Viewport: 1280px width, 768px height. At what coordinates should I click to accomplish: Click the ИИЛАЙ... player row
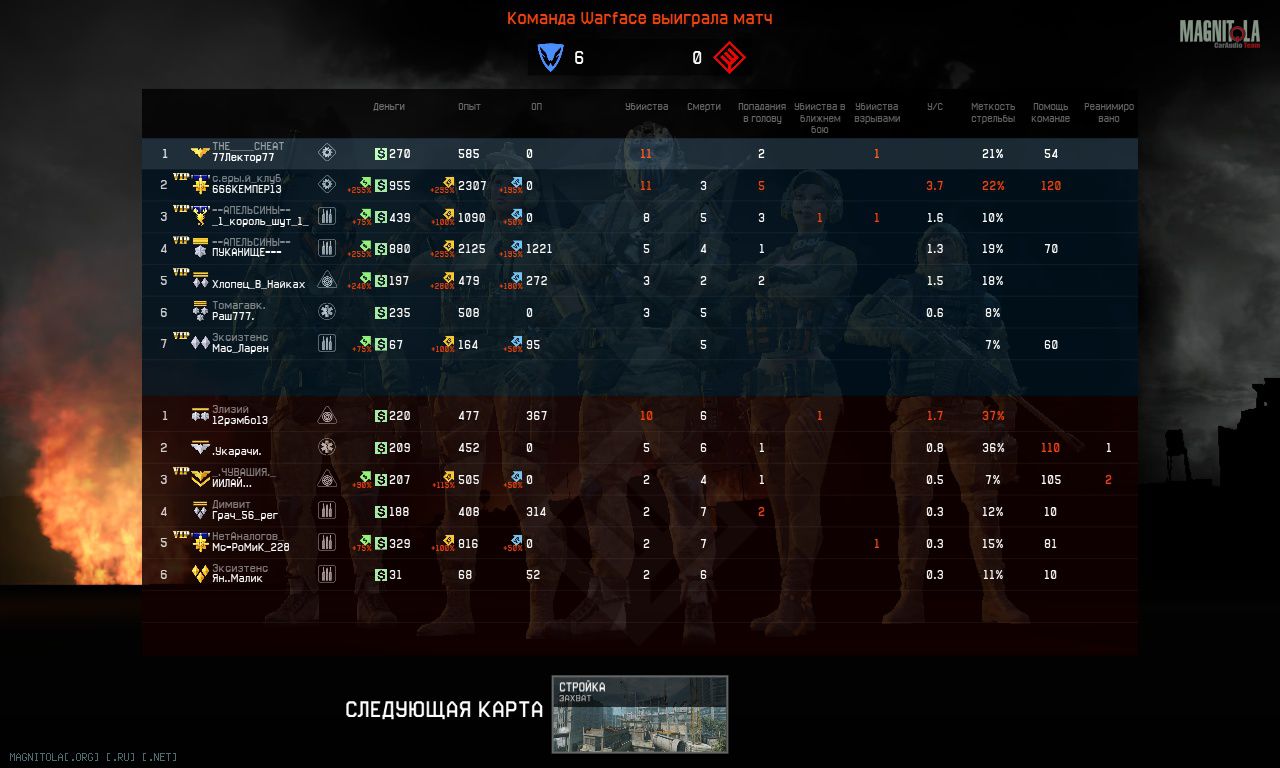click(x=232, y=483)
